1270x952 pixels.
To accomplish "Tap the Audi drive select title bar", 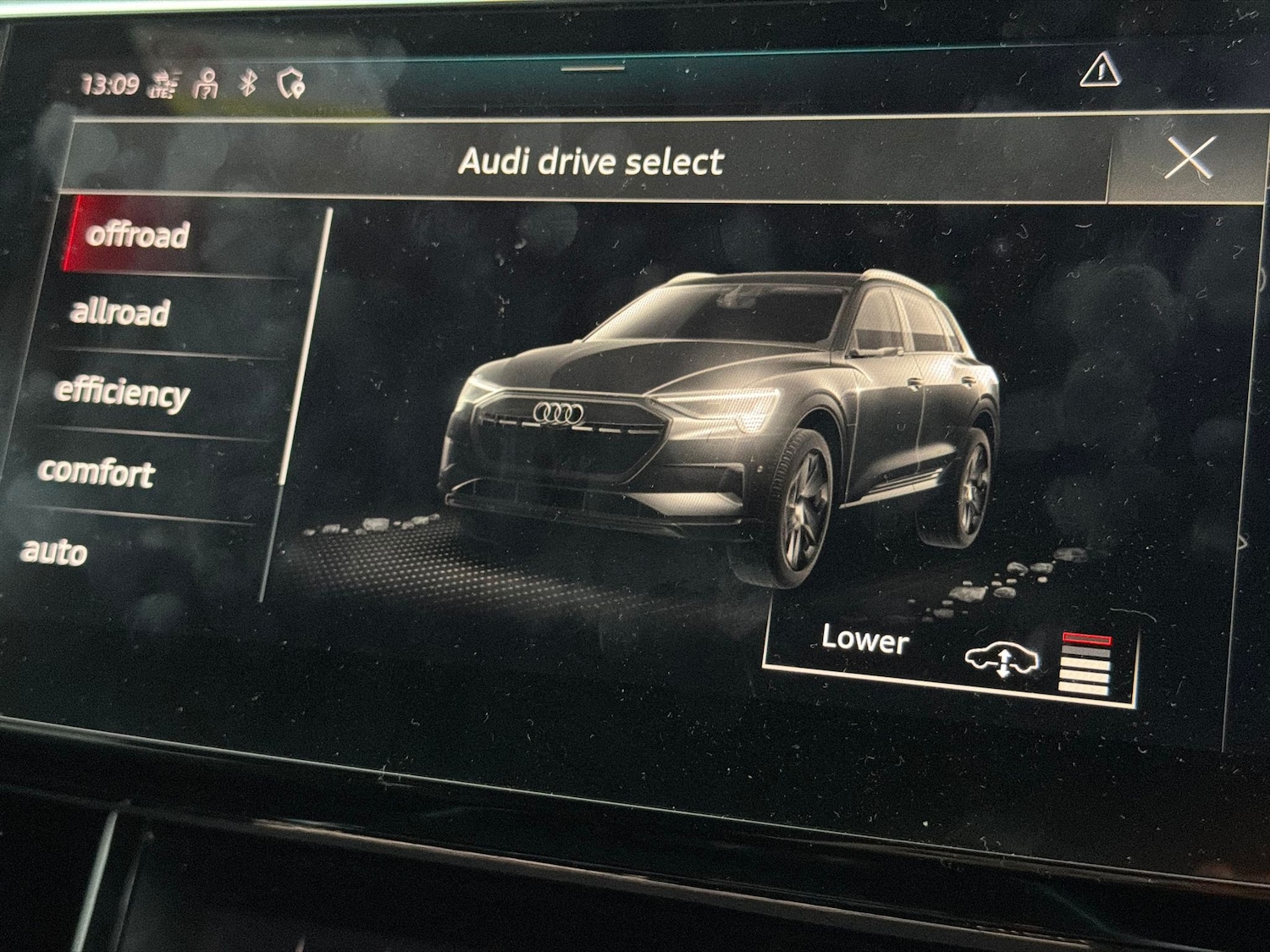I will (x=593, y=161).
